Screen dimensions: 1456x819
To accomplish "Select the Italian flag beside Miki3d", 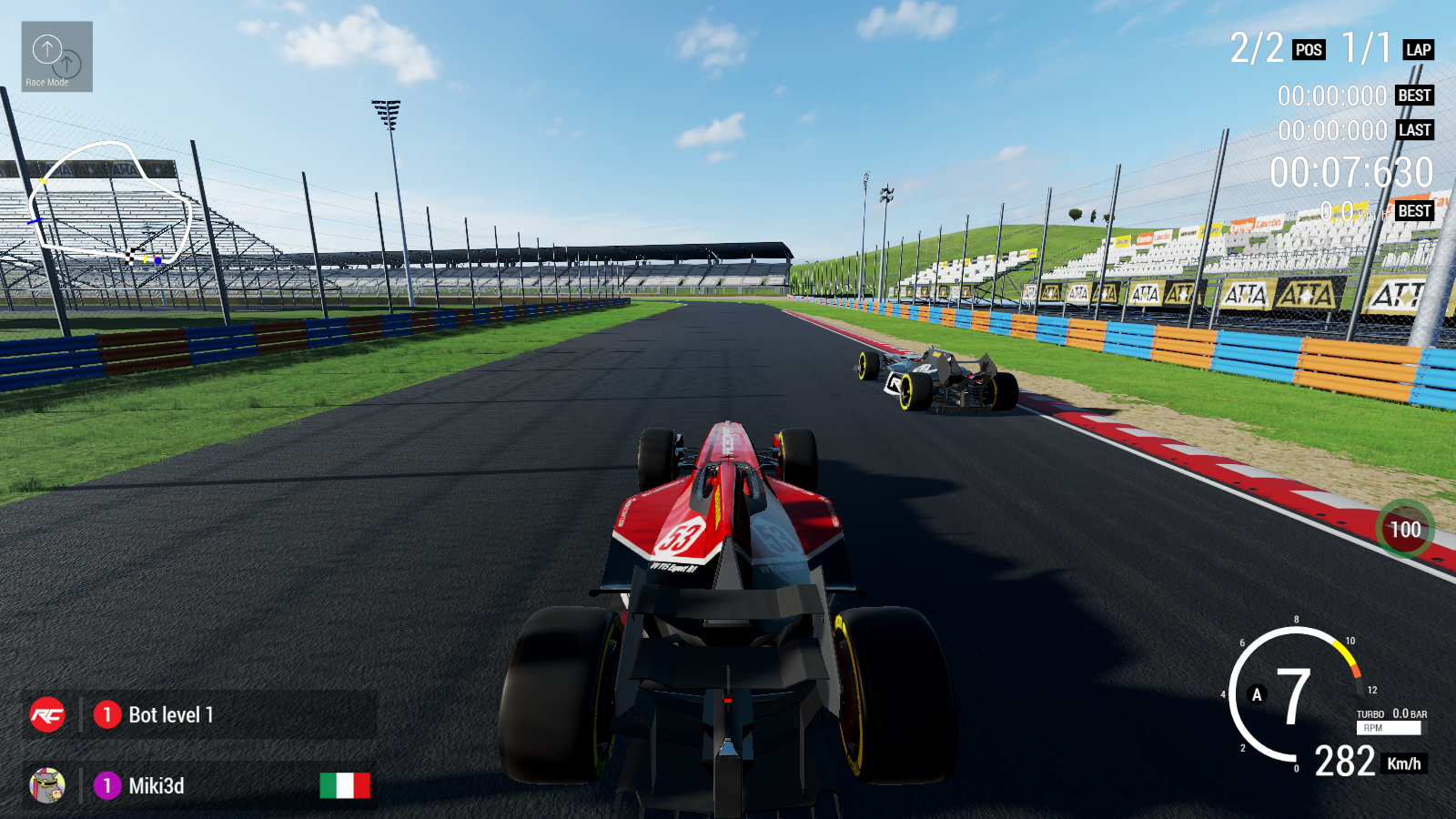I will [x=346, y=786].
